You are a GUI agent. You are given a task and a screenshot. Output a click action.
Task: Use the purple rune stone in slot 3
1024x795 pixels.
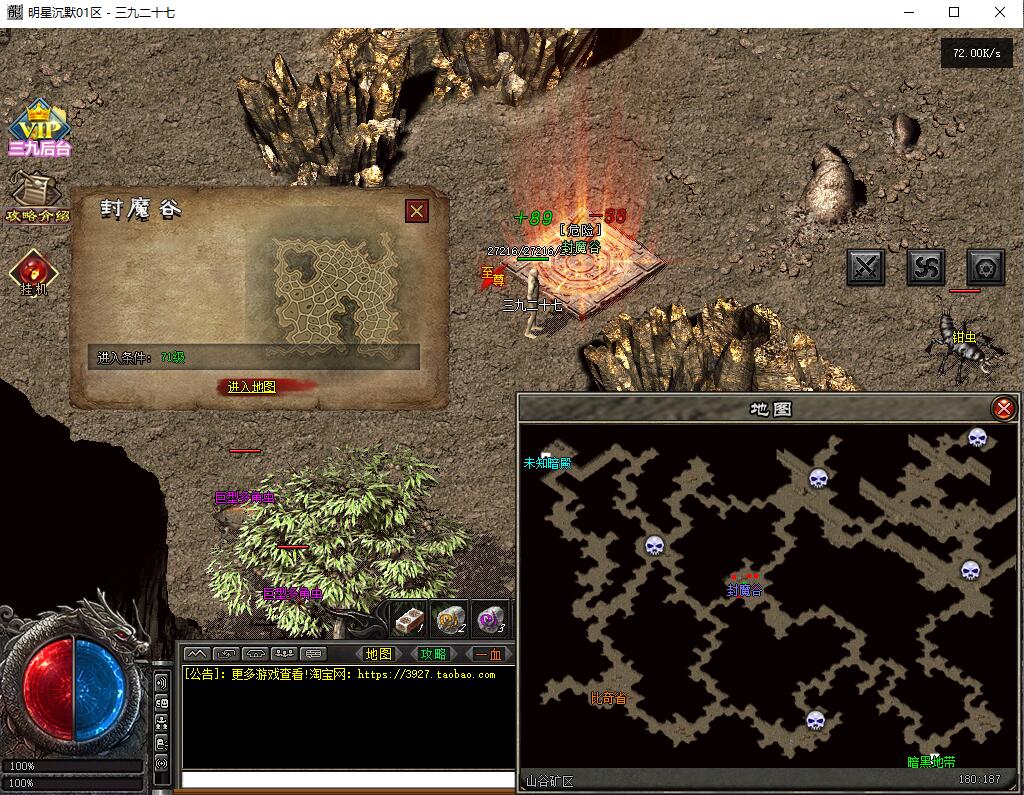[x=489, y=620]
